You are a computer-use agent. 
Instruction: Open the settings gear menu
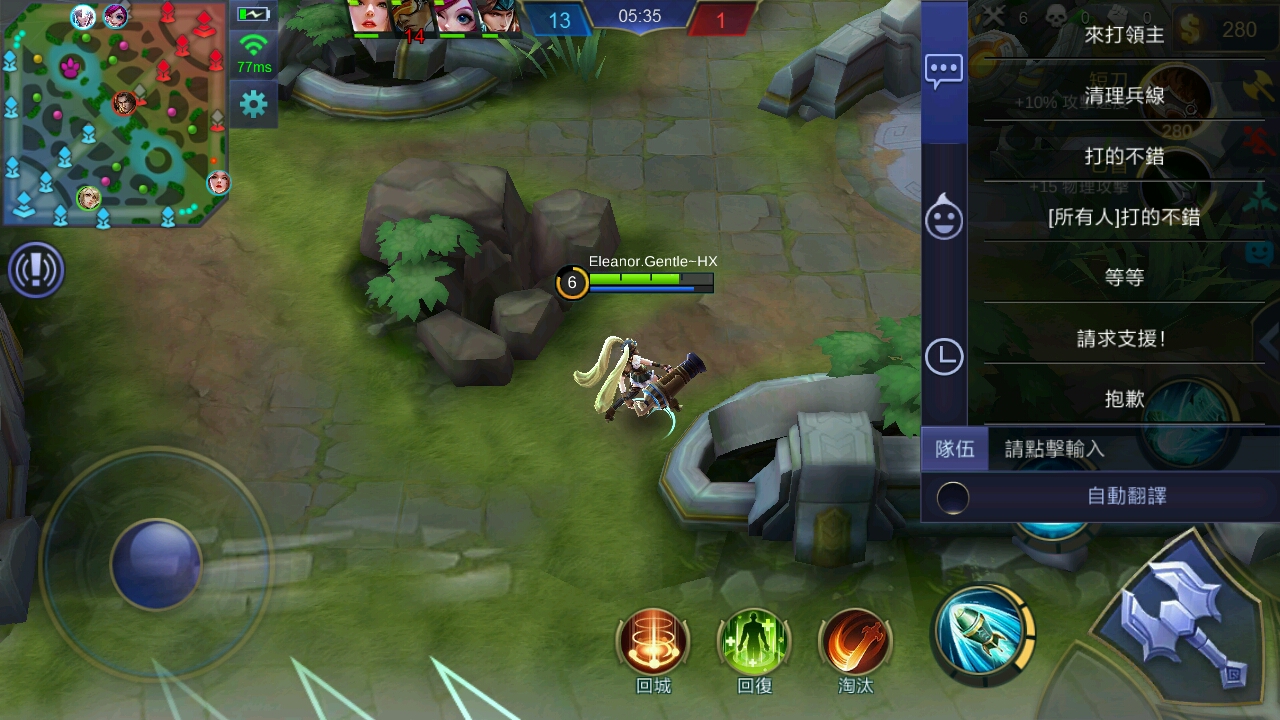(252, 102)
